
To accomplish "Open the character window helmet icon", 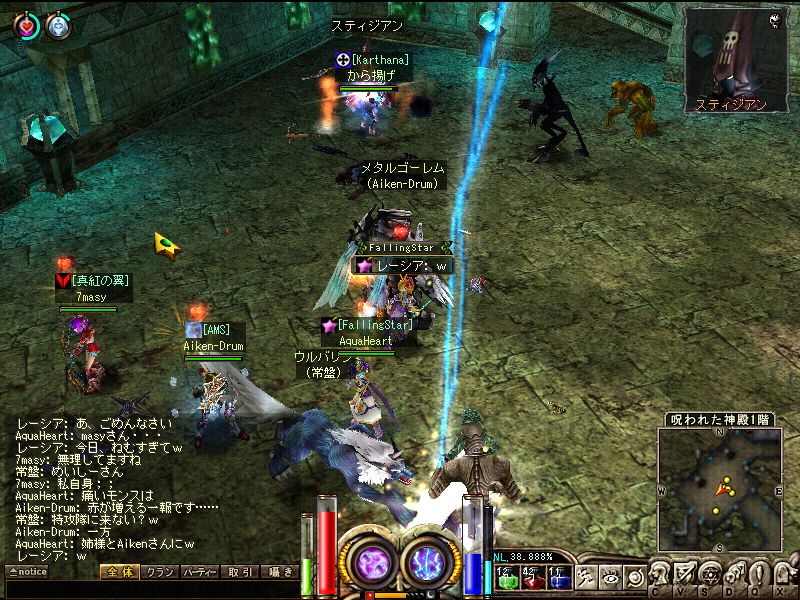I will point(661,573).
